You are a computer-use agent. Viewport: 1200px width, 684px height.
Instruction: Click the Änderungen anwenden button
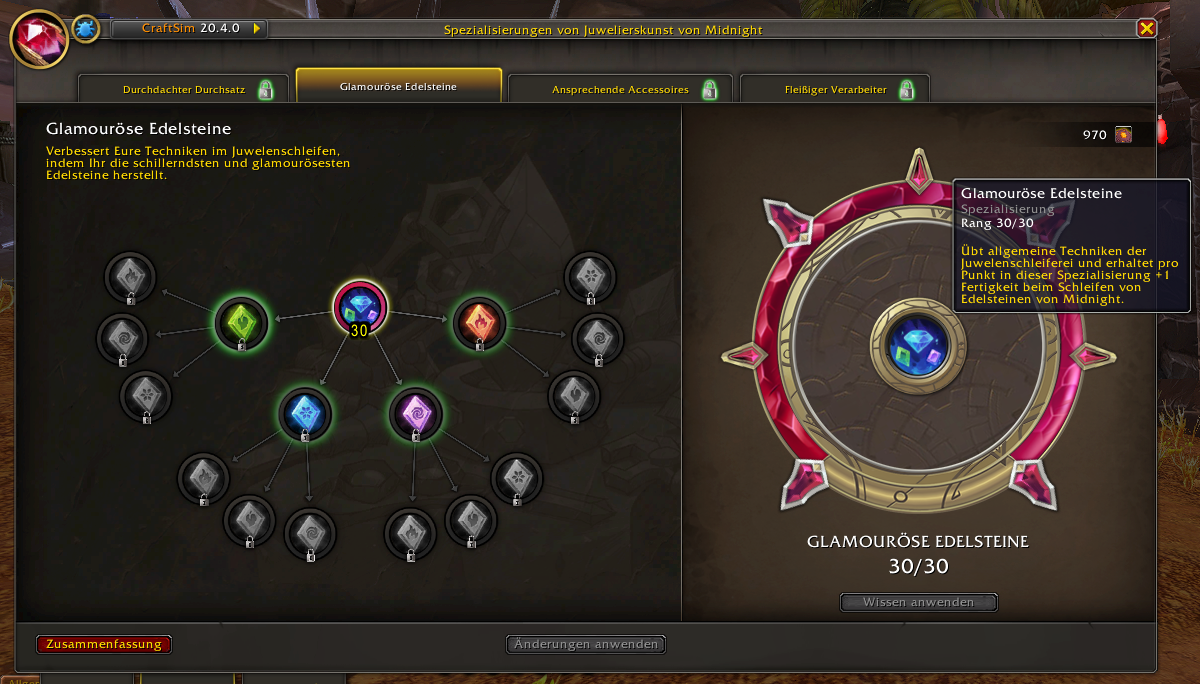pyautogui.click(x=586, y=644)
